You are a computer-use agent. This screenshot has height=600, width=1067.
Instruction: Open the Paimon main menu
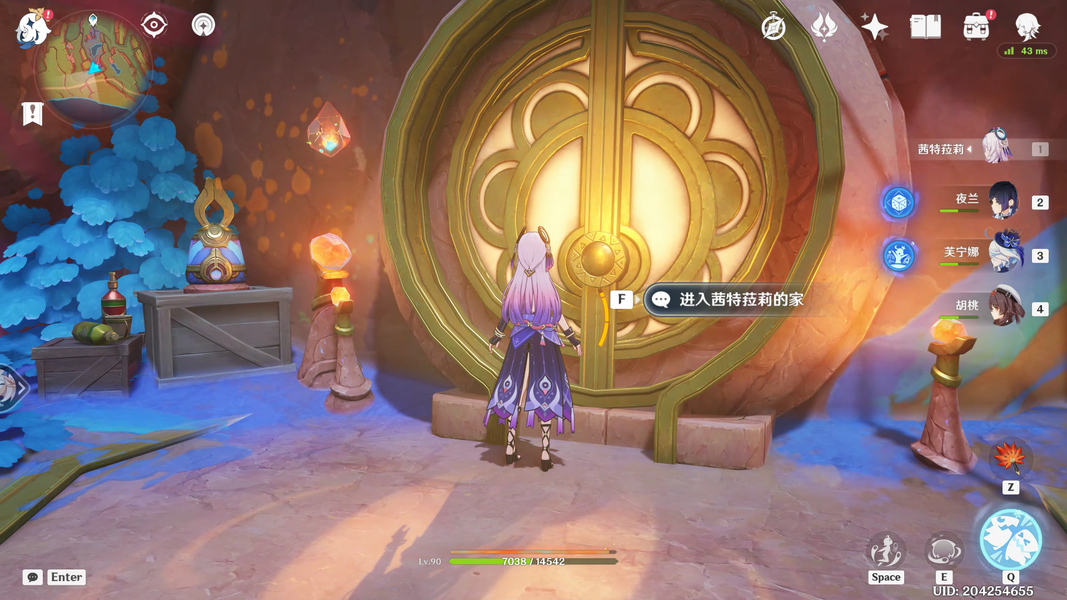pyautogui.click(x=32, y=30)
